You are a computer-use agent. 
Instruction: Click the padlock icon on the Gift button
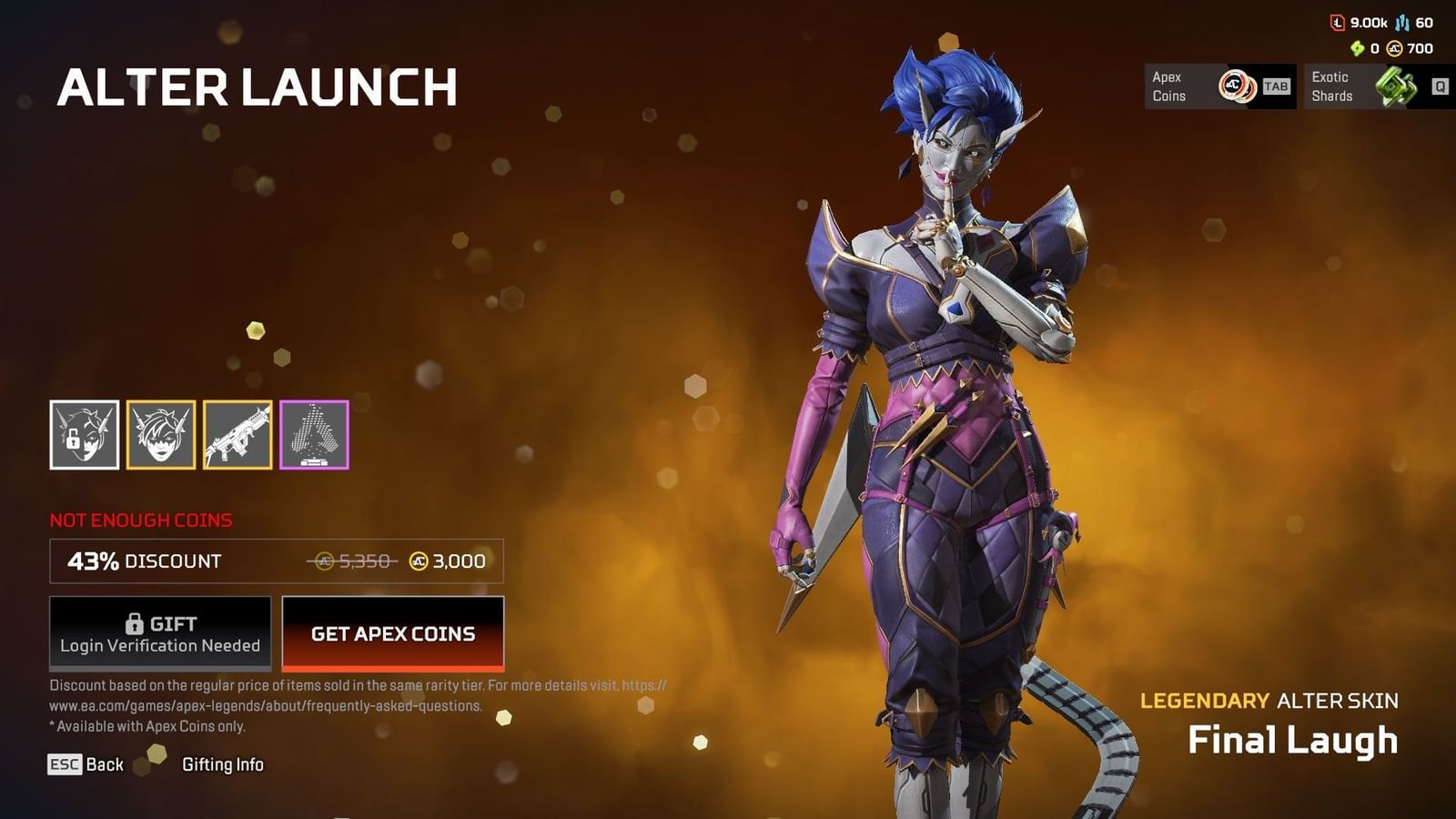tap(136, 623)
